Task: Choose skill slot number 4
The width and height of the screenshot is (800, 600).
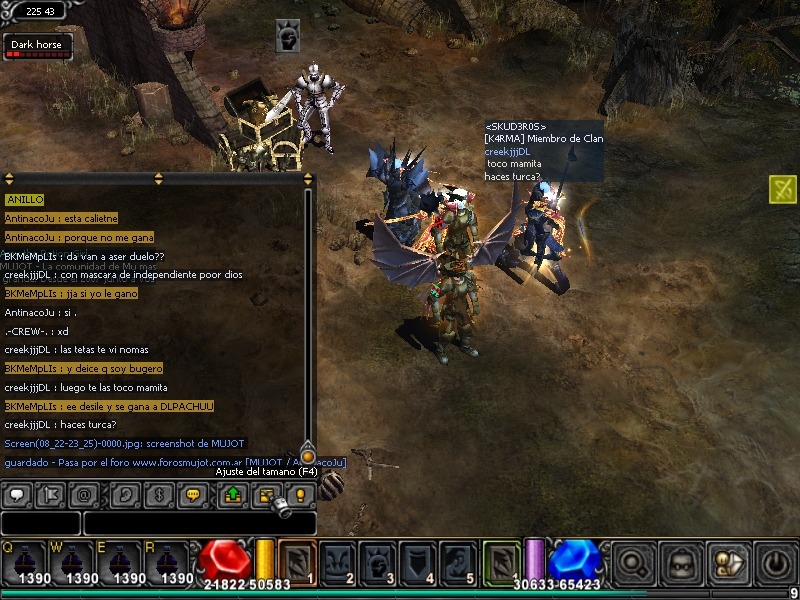Action: (x=419, y=562)
